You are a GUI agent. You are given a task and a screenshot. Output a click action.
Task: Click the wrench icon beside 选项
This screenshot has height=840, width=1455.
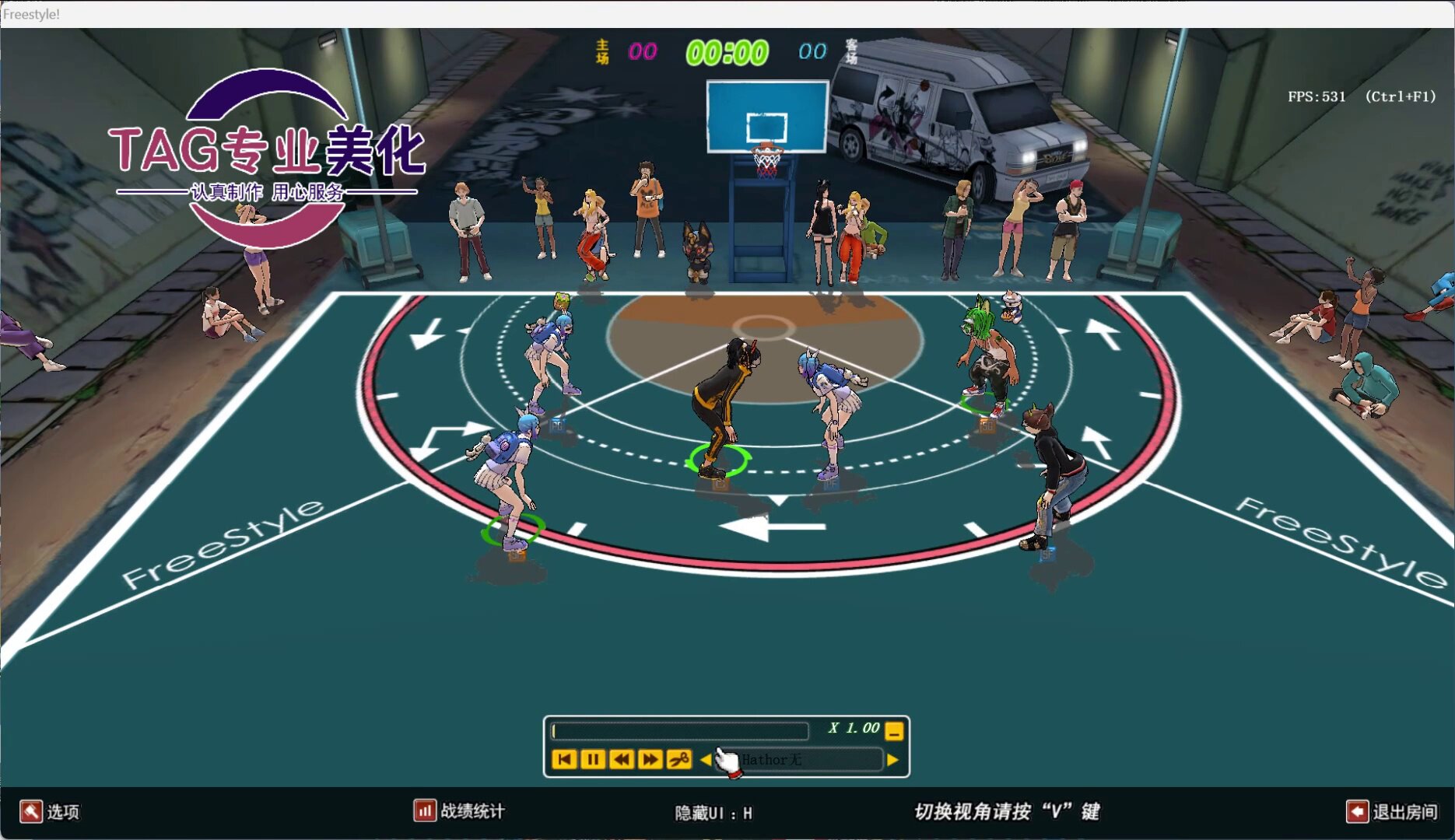[31, 812]
